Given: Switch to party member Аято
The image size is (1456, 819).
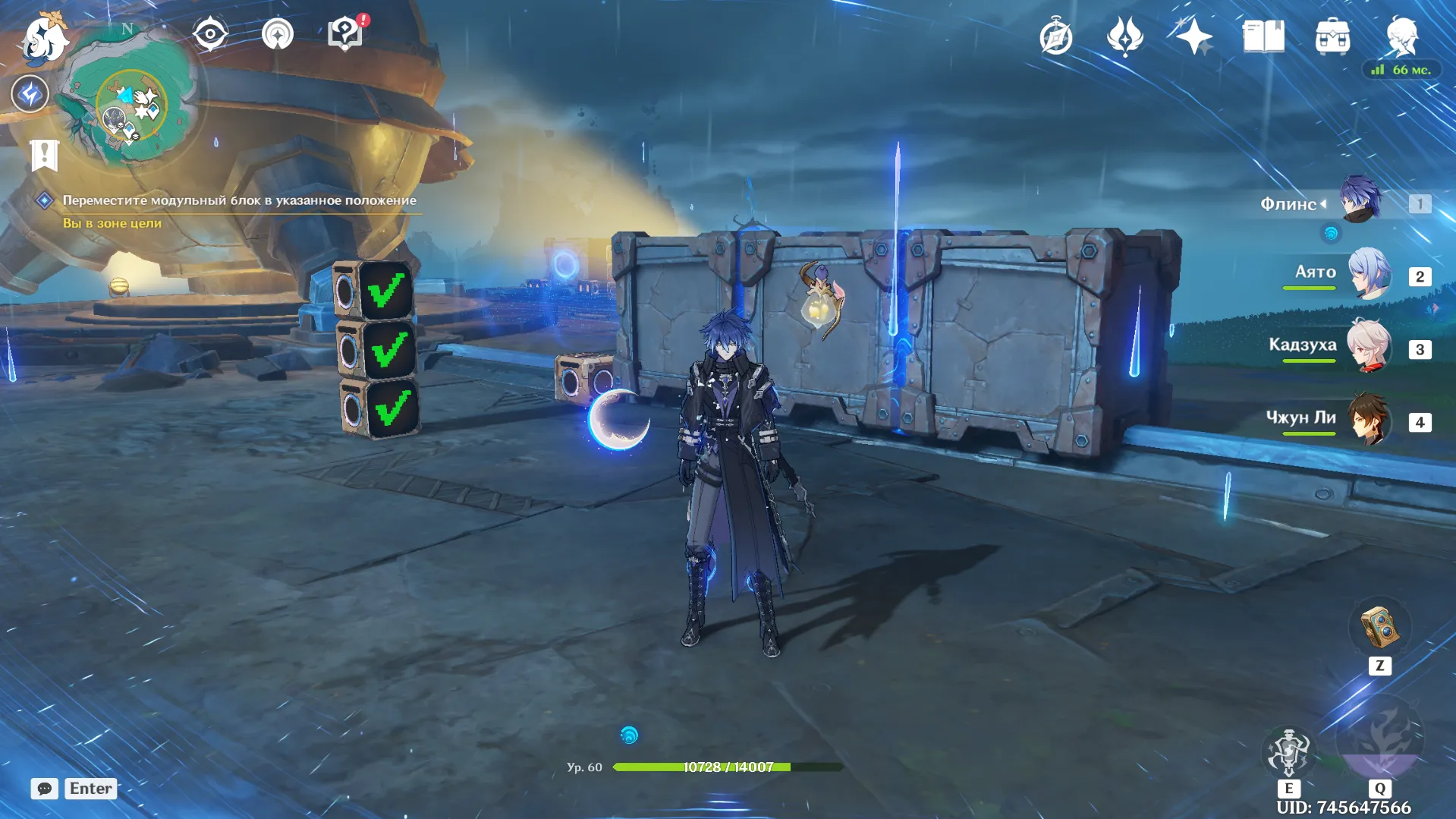Looking at the screenshot, I should tap(1369, 273).
